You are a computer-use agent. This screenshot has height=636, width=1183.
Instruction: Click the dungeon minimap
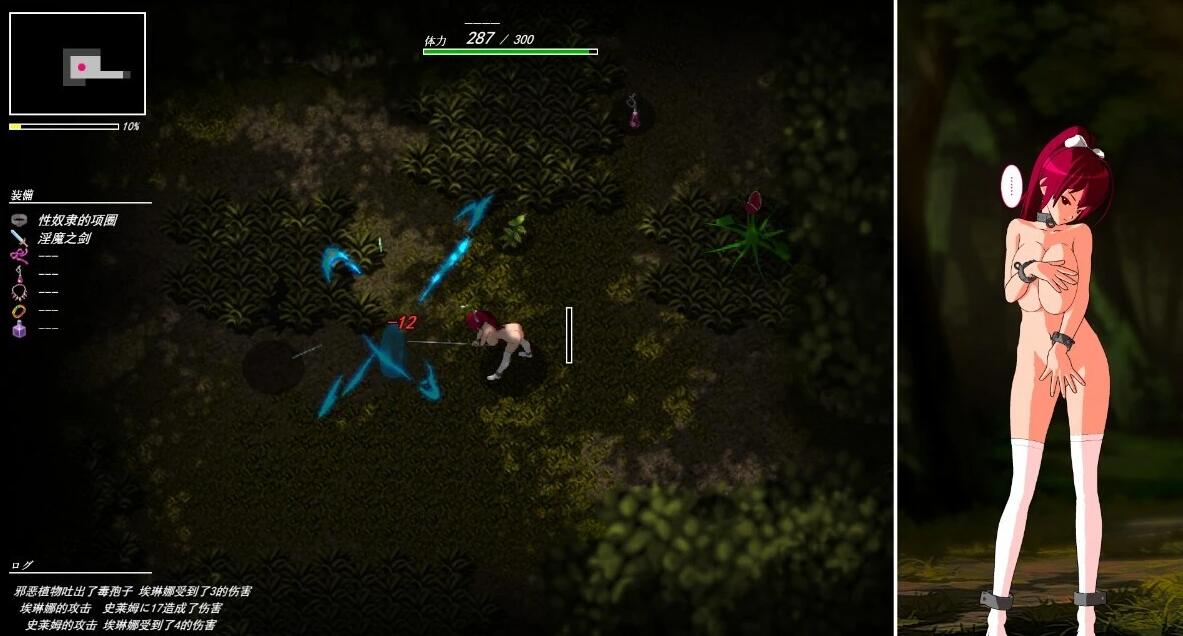[x=77, y=64]
